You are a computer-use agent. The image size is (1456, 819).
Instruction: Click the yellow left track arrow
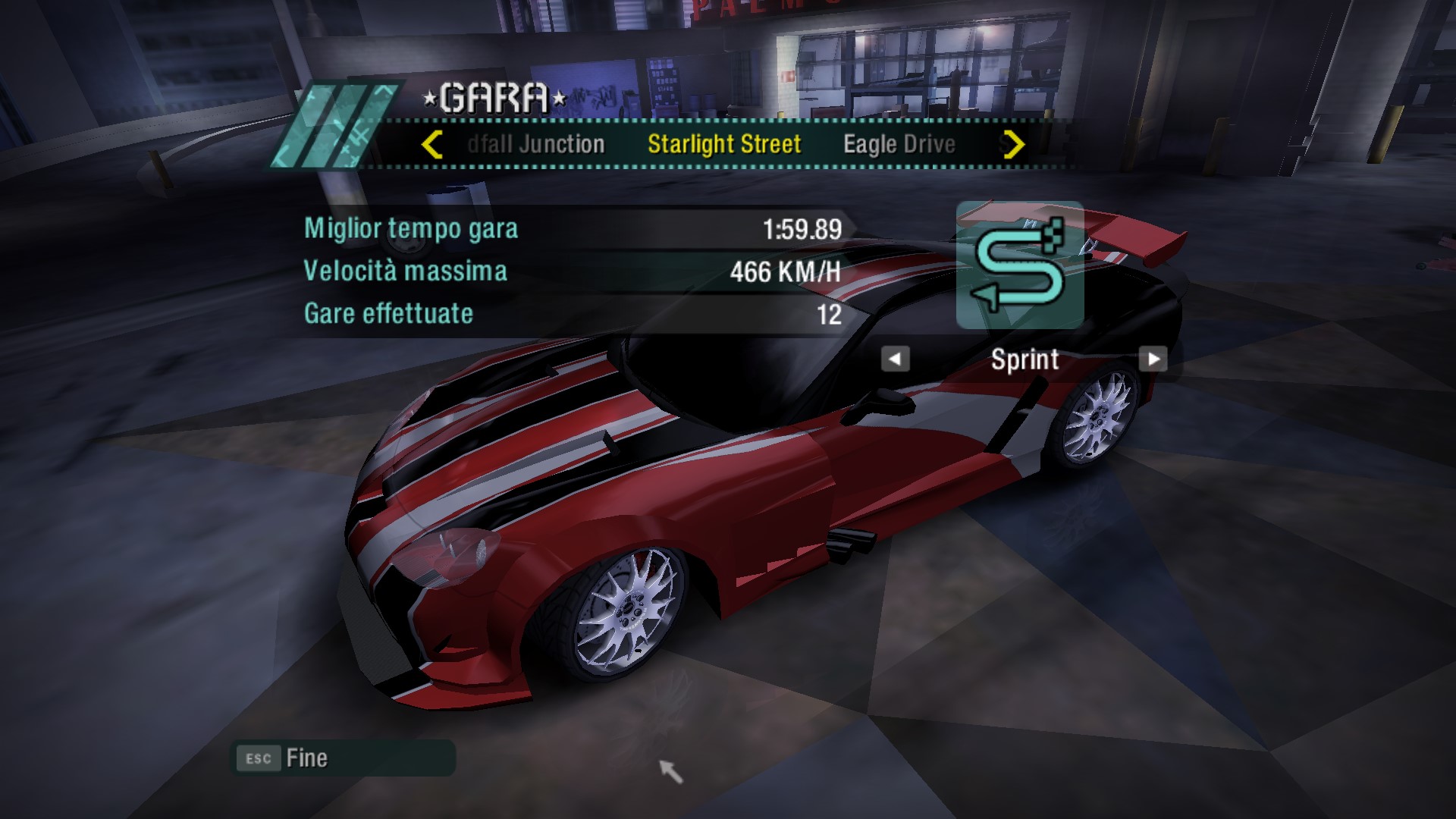(x=432, y=144)
